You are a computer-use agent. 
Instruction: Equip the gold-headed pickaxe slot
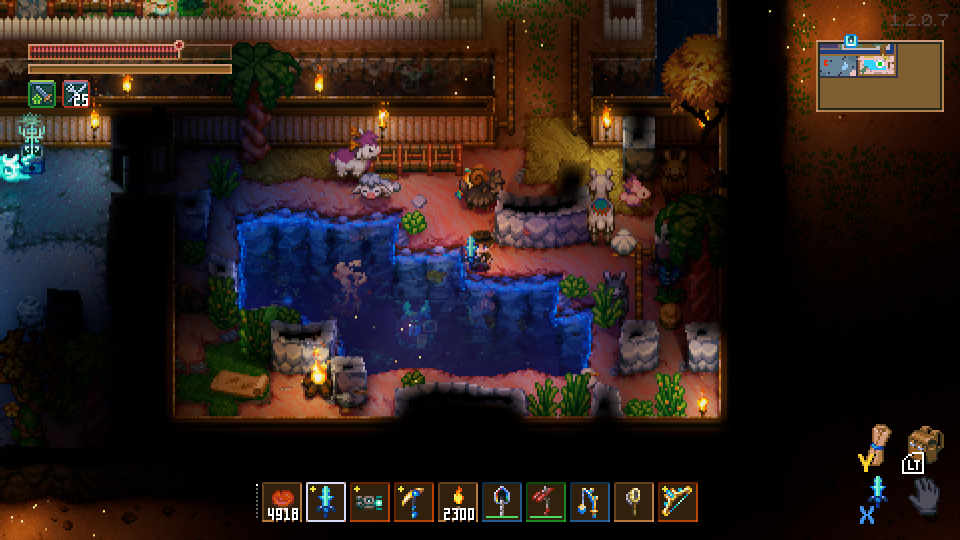coord(414,502)
